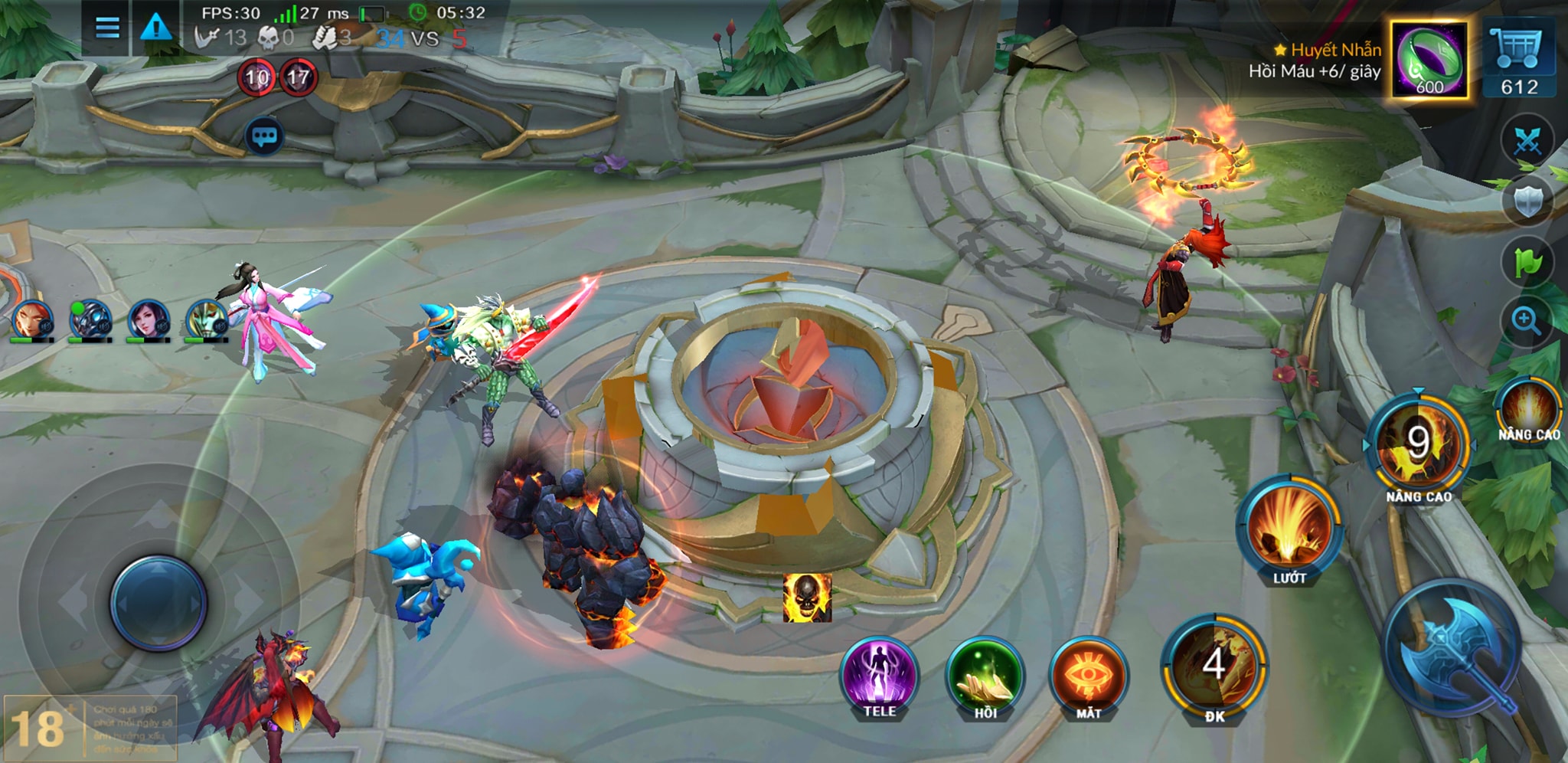Use the MẮT eye ability

tap(1088, 676)
